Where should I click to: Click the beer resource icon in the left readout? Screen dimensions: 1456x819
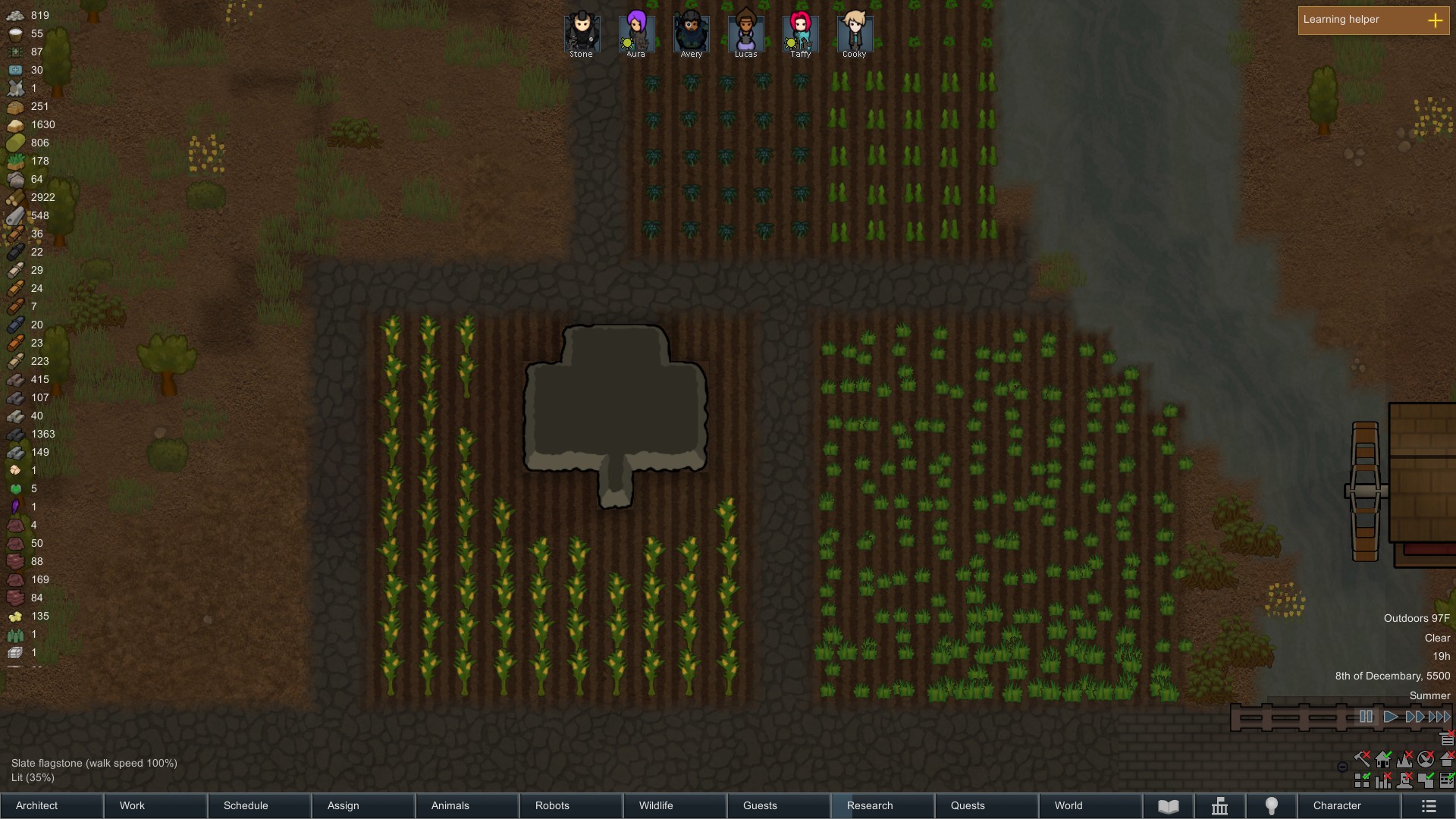tap(17, 635)
